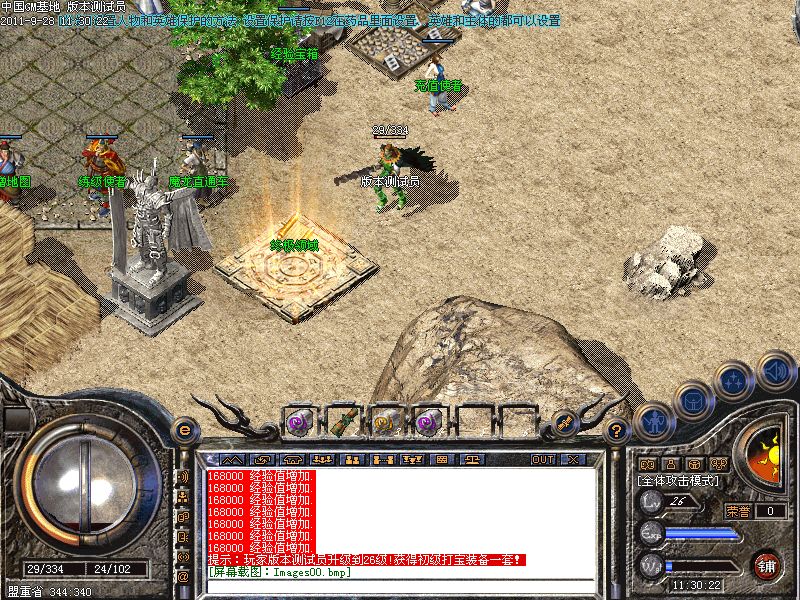
Task: Click the OUT button above chat
Action: coord(543,459)
